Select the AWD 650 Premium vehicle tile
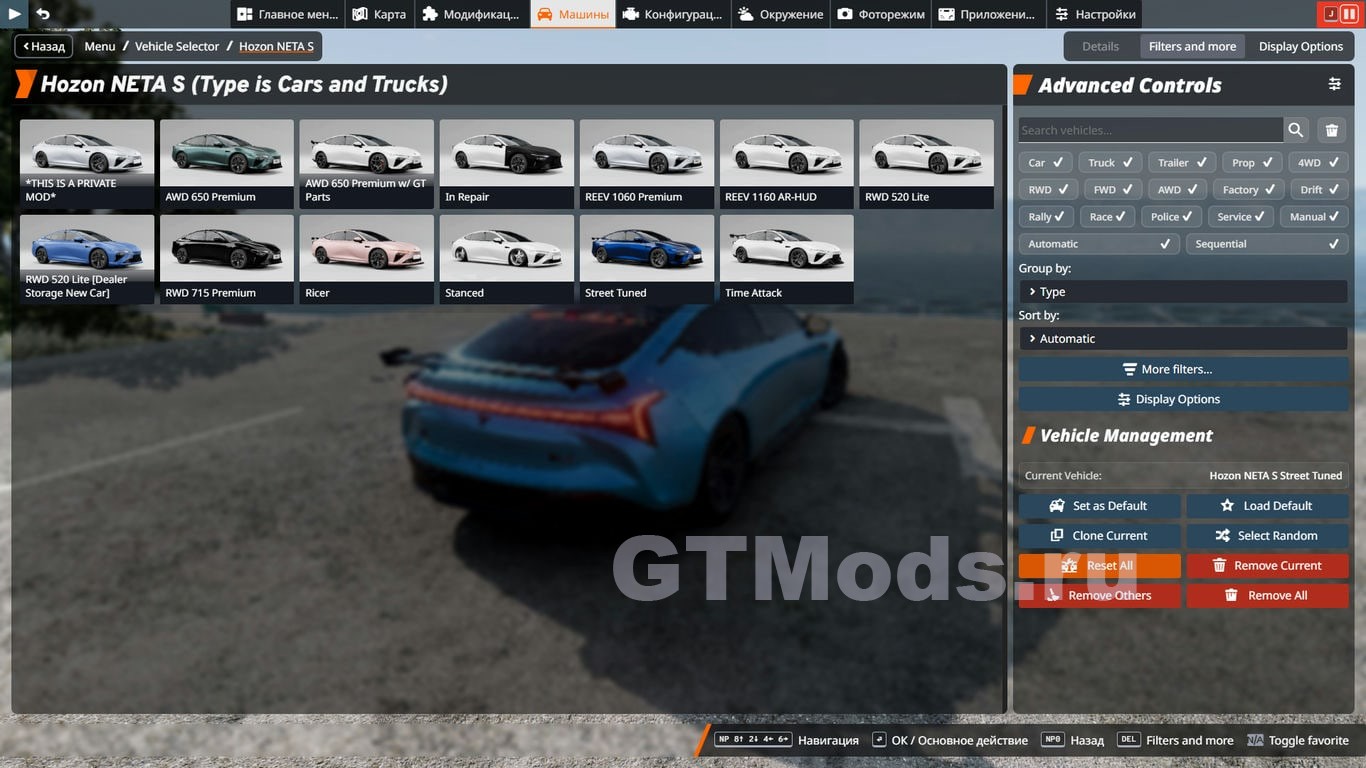 [x=227, y=163]
